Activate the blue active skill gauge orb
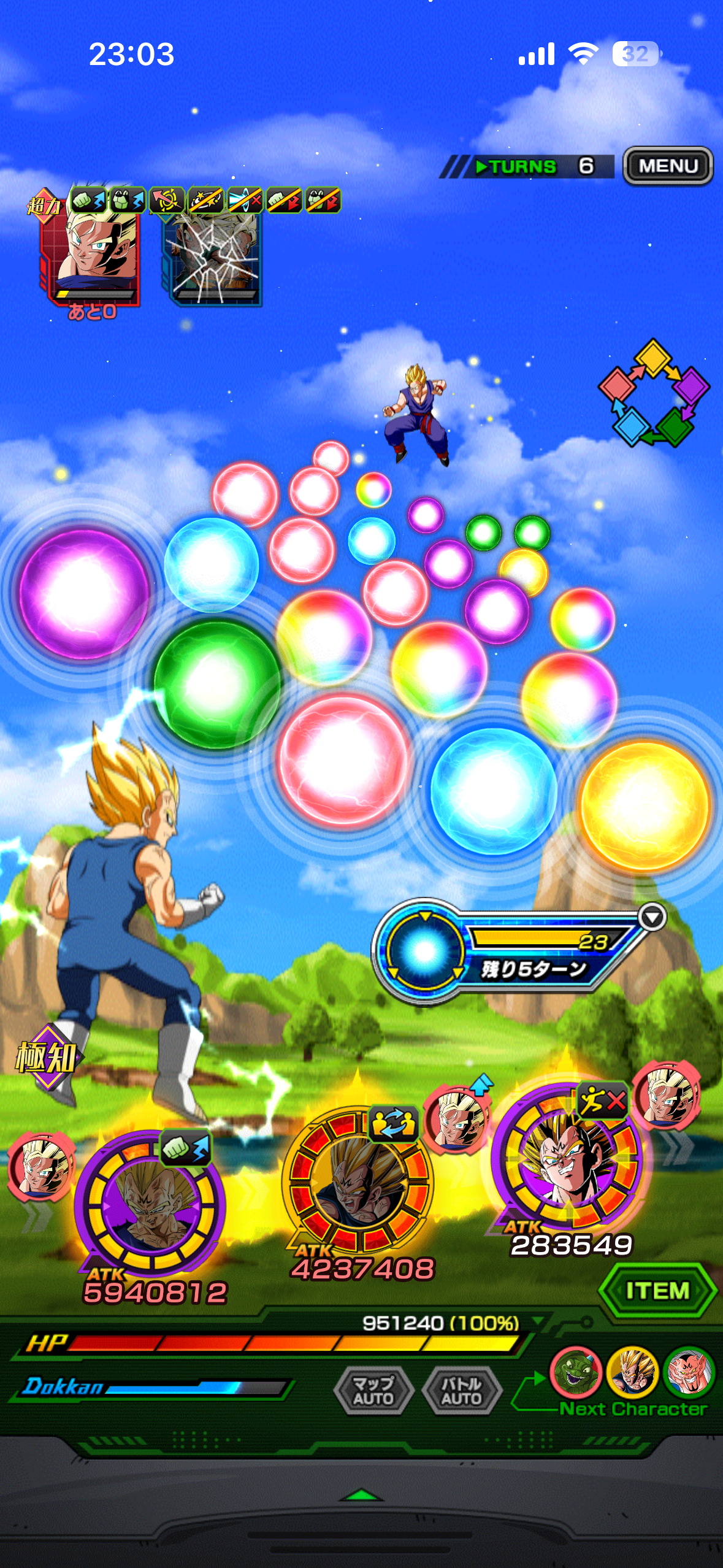Viewport: 723px width, 1568px height. pyautogui.click(x=424, y=950)
